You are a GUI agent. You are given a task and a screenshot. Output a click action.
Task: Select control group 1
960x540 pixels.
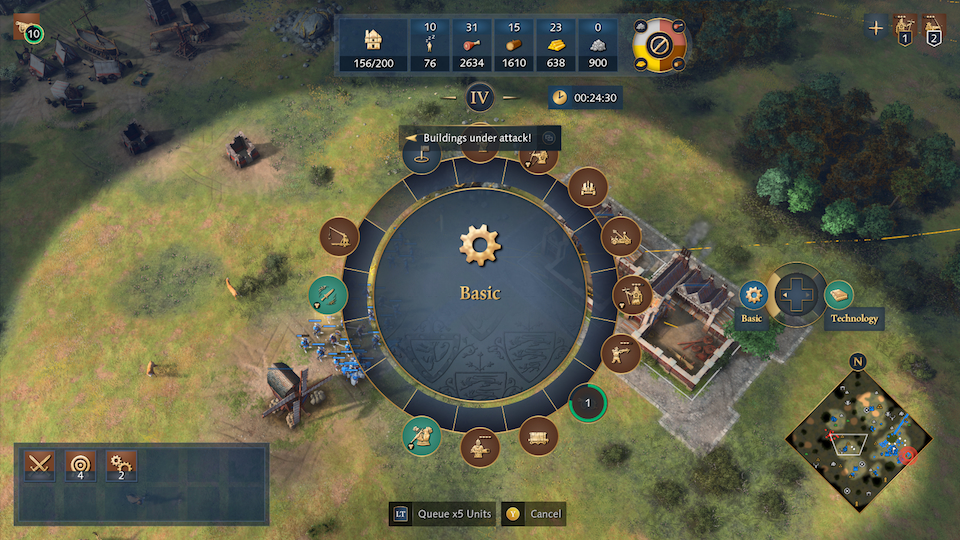(x=904, y=28)
